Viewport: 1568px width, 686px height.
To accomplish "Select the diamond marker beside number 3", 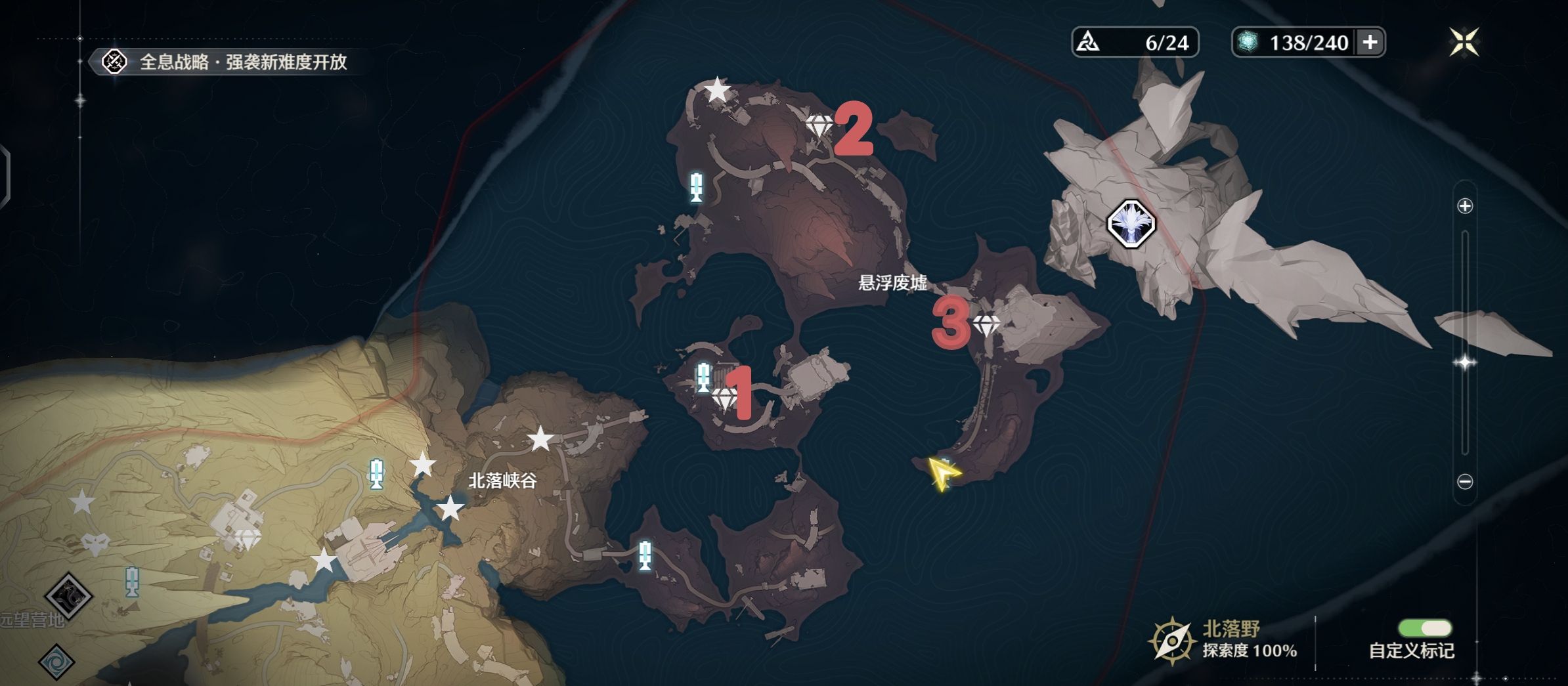I will tap(986, 324).
